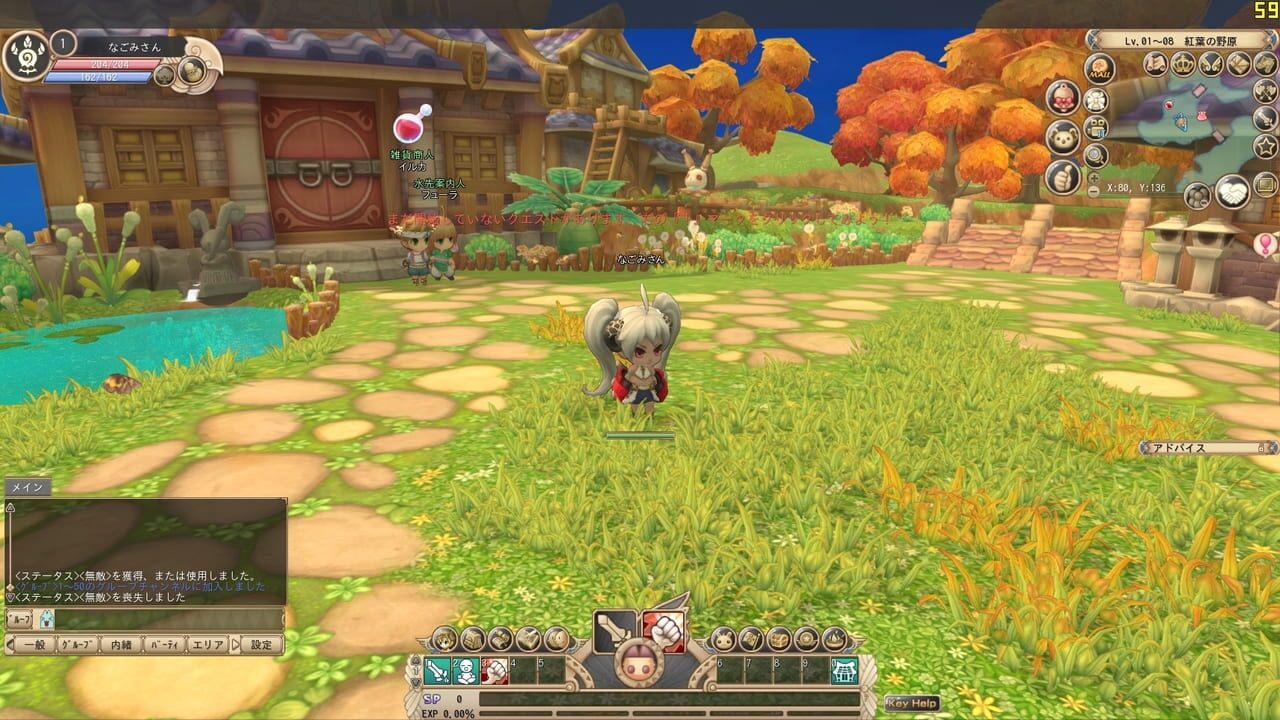Viewport: 1280px width, 720px height.
Task: Select the パーティ chat tab
Action: tap(163, 644)
